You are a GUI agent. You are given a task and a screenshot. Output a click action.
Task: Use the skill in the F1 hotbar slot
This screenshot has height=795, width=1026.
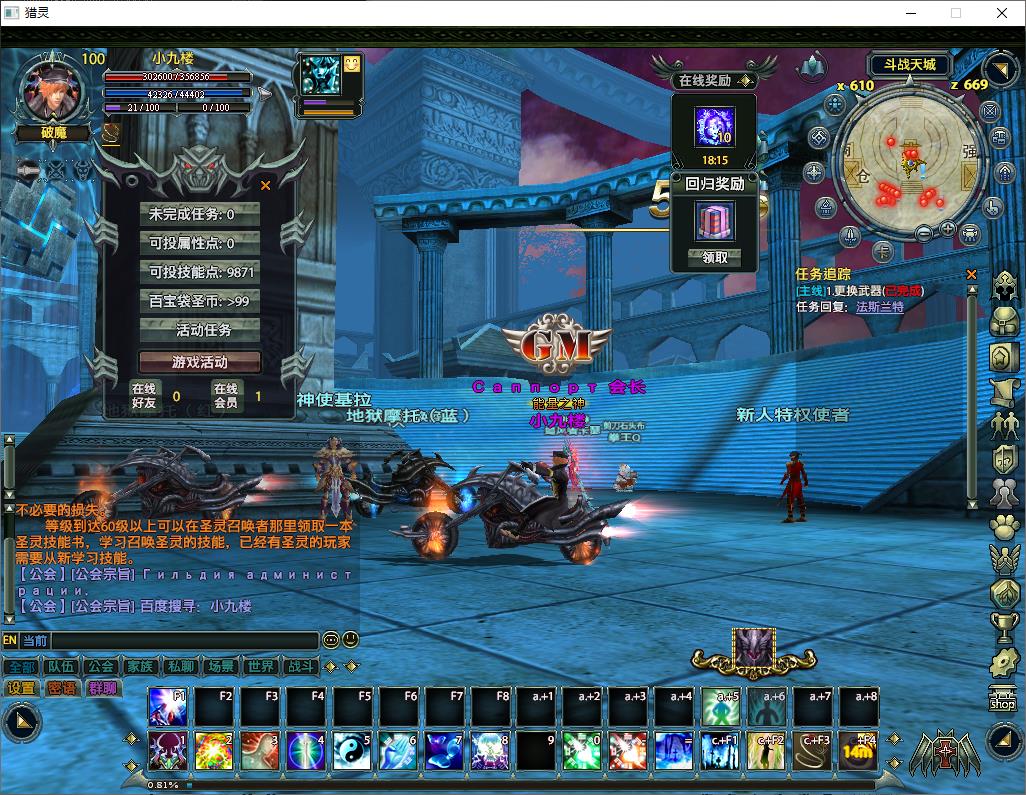168,706
